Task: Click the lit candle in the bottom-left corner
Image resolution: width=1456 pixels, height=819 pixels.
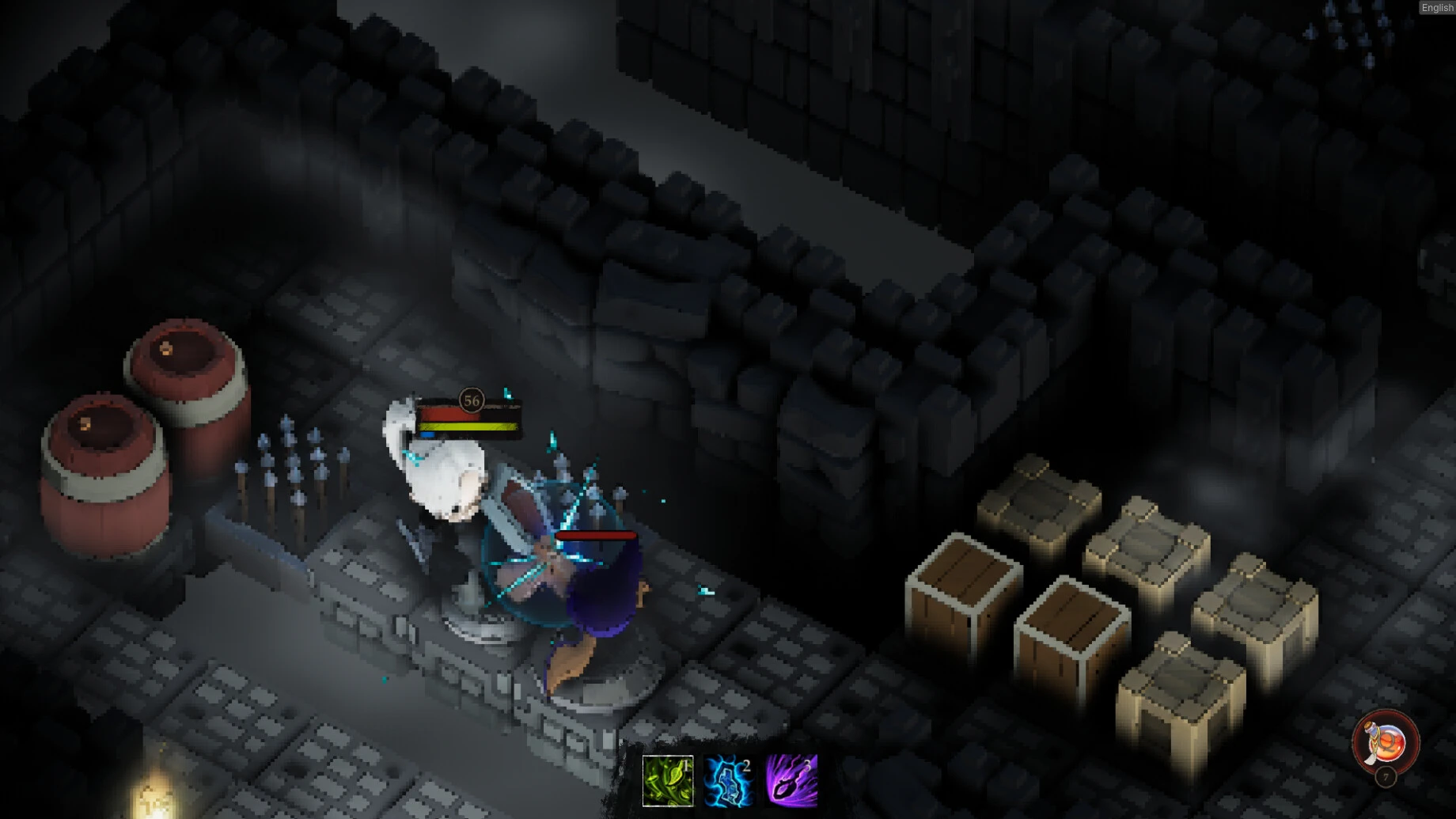Action: [x=154, y=801]
